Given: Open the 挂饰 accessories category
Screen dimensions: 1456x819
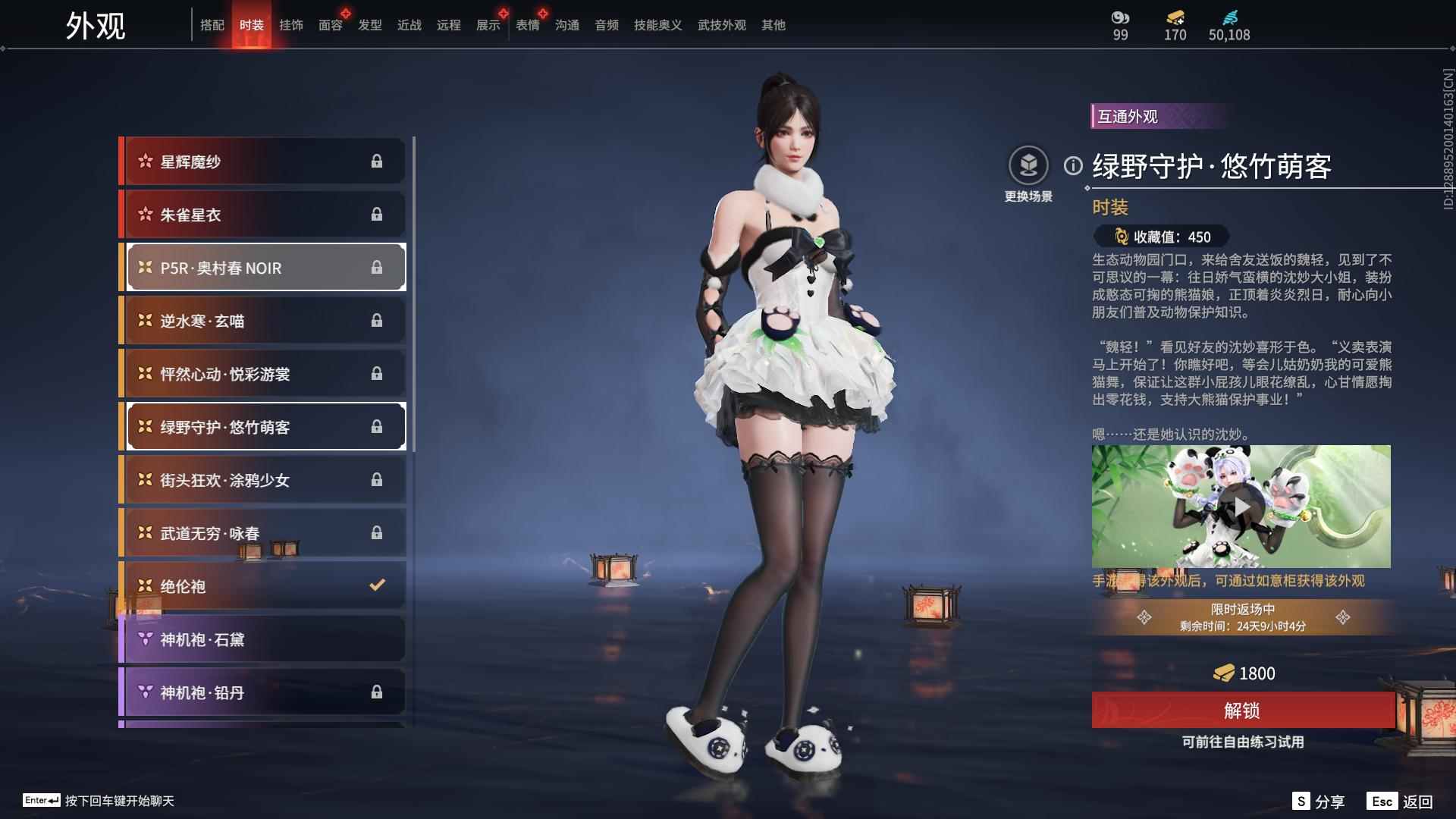Looking at the screenshot, I should point(290,24).
